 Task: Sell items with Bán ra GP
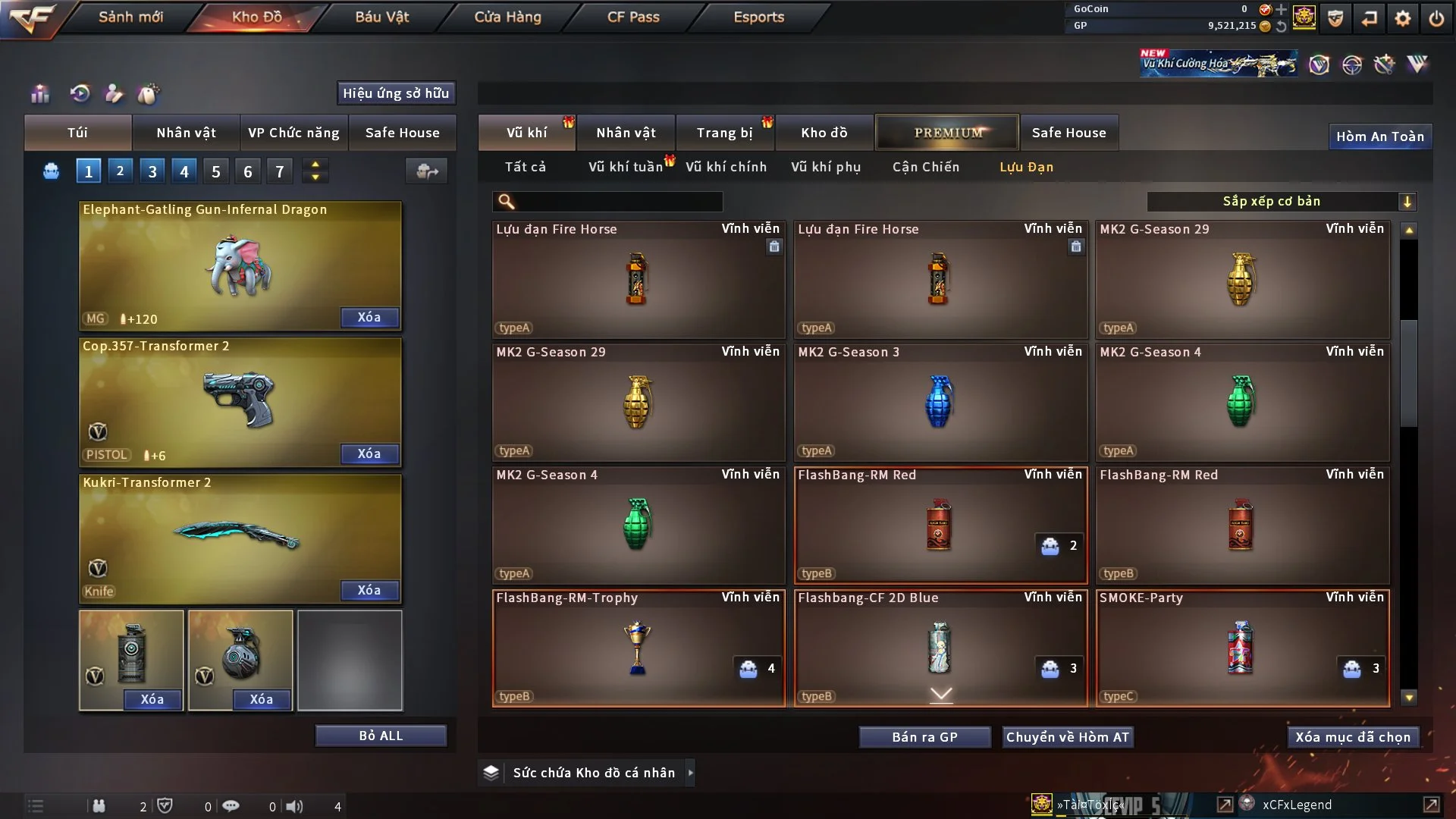tap(924, 737)
